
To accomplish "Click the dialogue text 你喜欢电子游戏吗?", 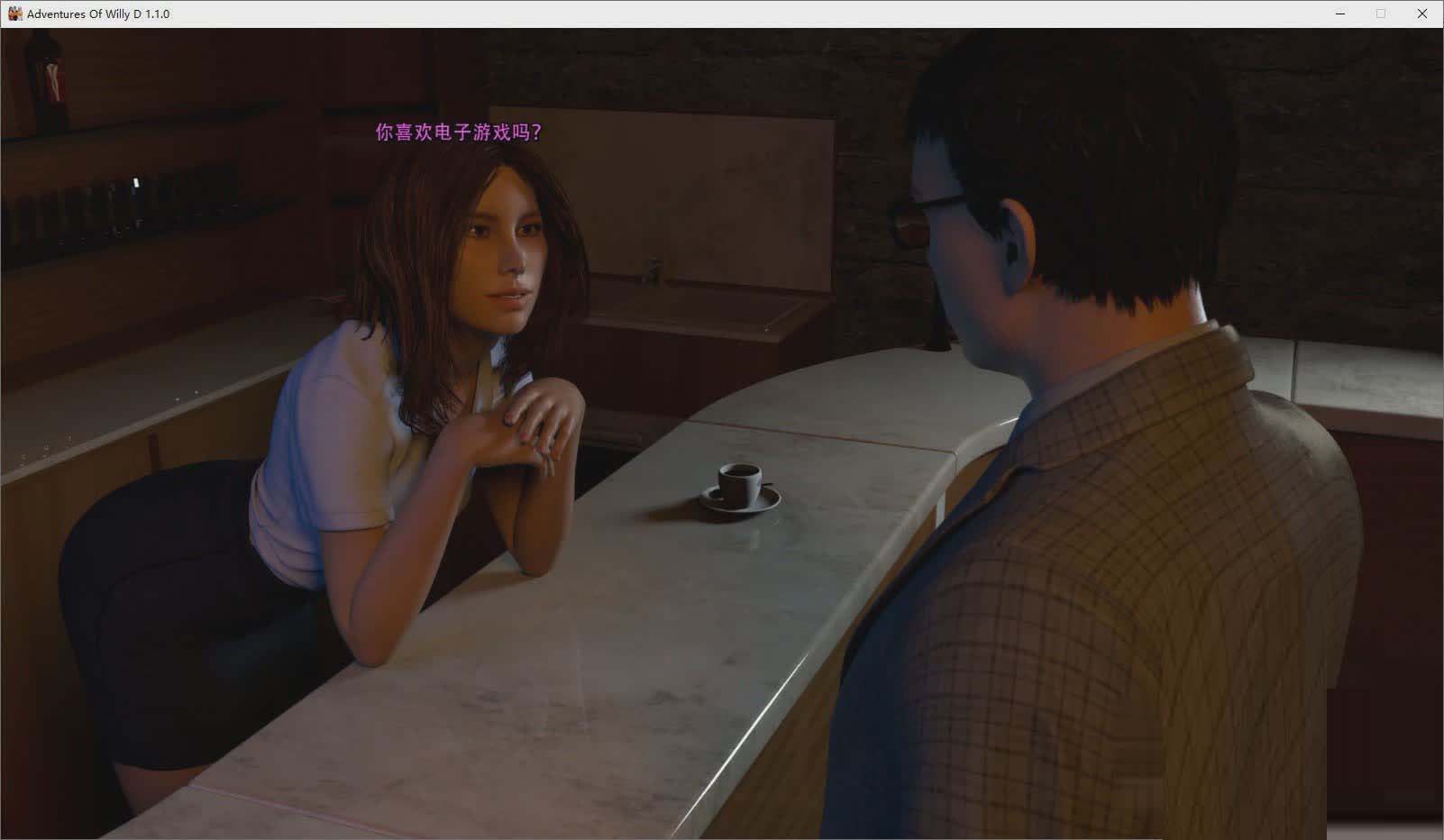I will pyautogui.click(x=458, y=132).
